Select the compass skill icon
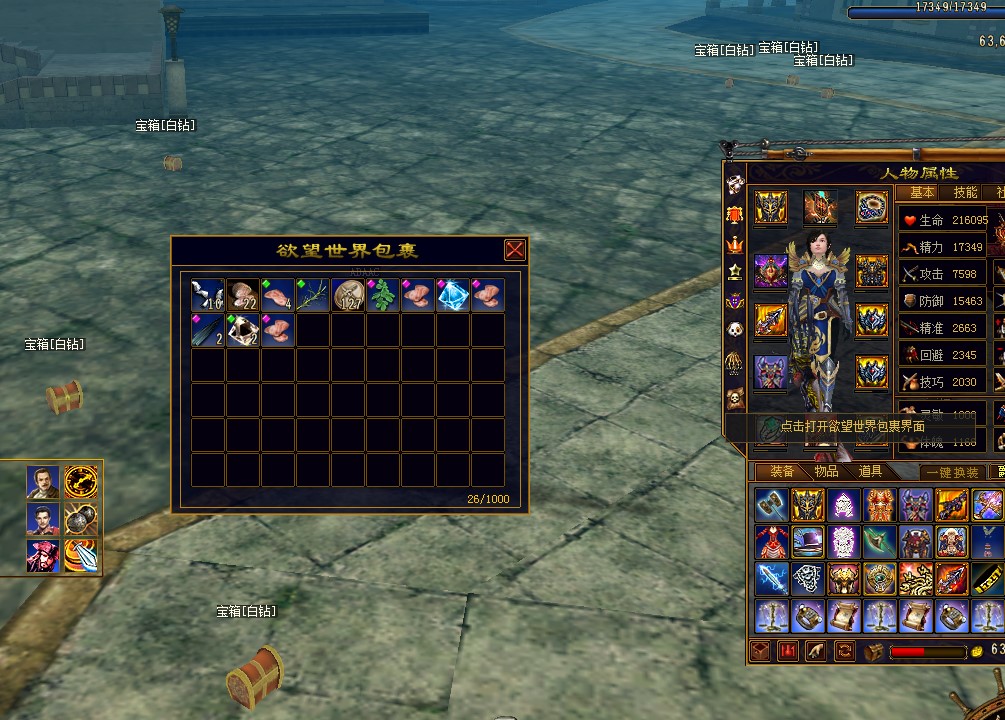This screenshot has height=720, width=1005. coord(81,482)
